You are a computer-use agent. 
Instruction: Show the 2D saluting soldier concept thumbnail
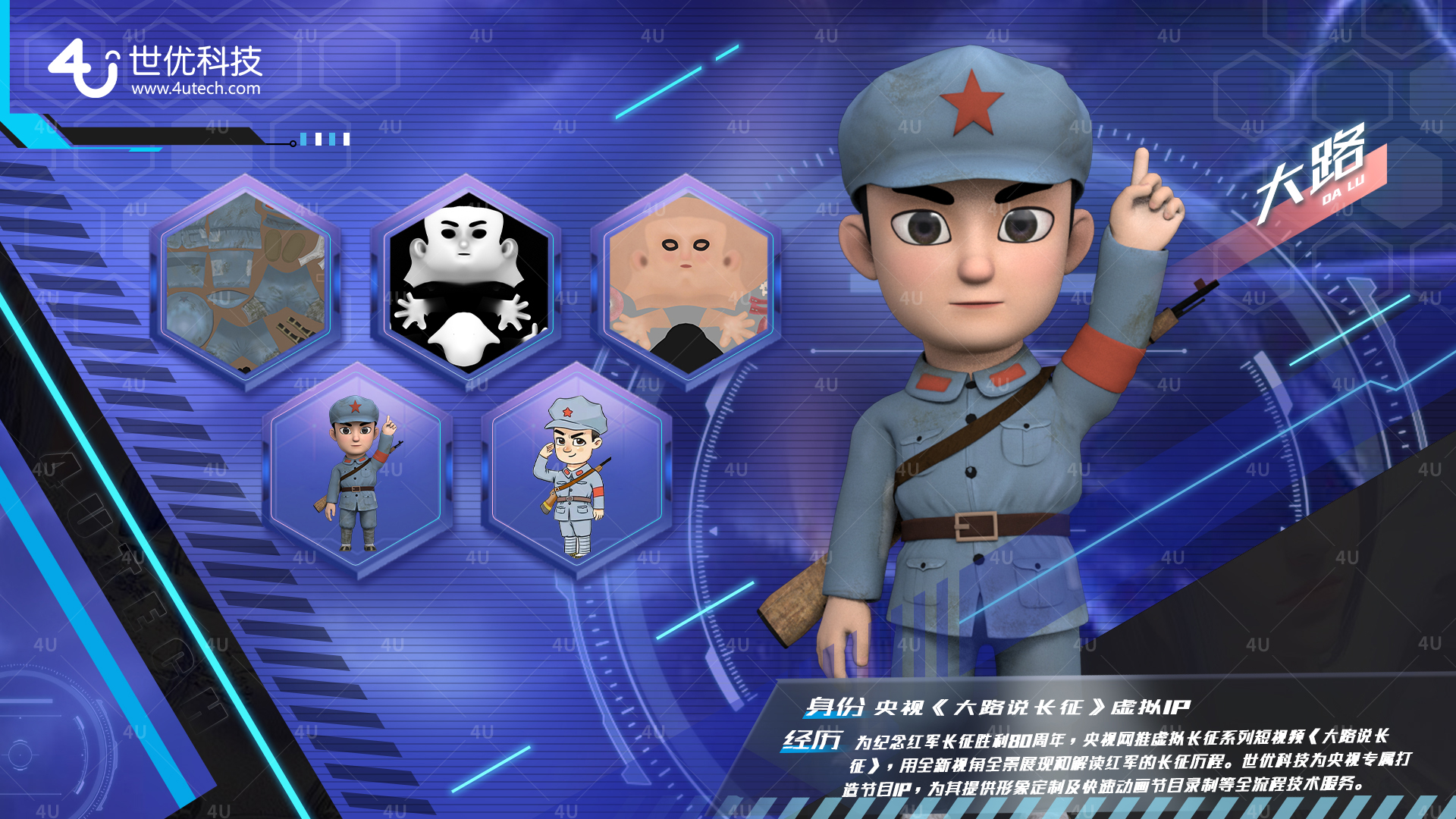(x=576, y=472)
